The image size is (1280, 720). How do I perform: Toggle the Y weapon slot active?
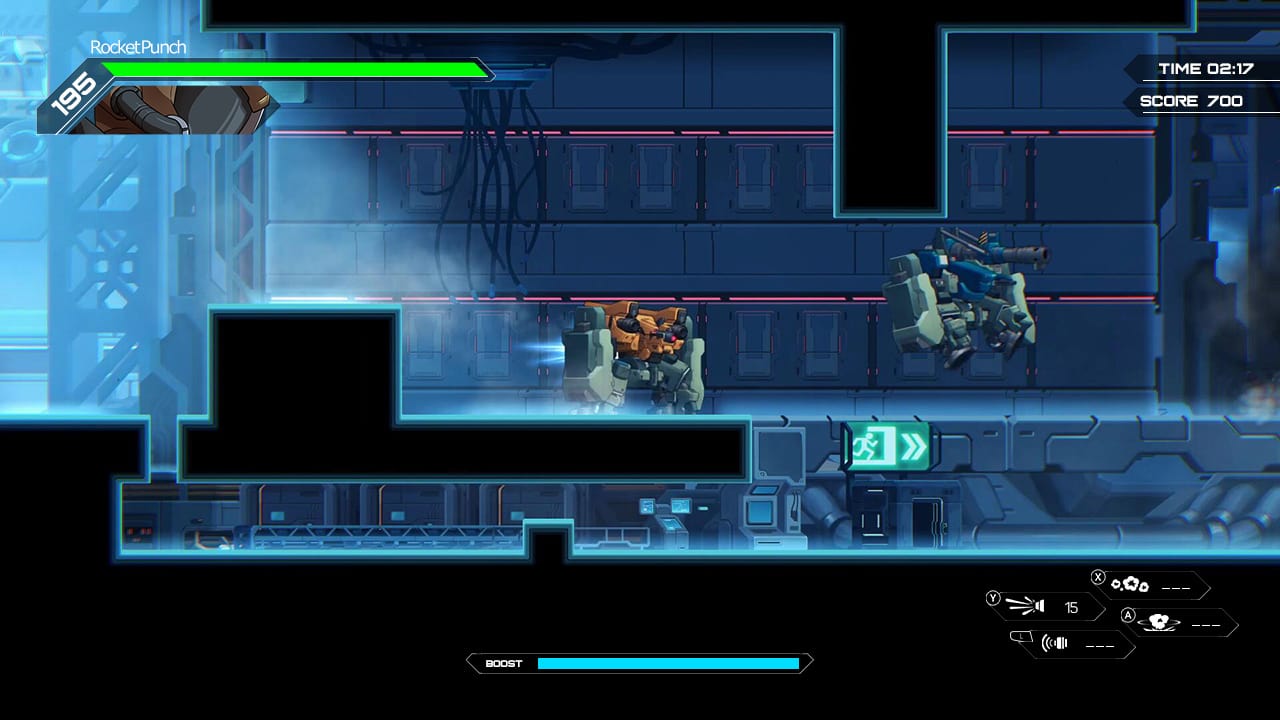pos(993,600)
